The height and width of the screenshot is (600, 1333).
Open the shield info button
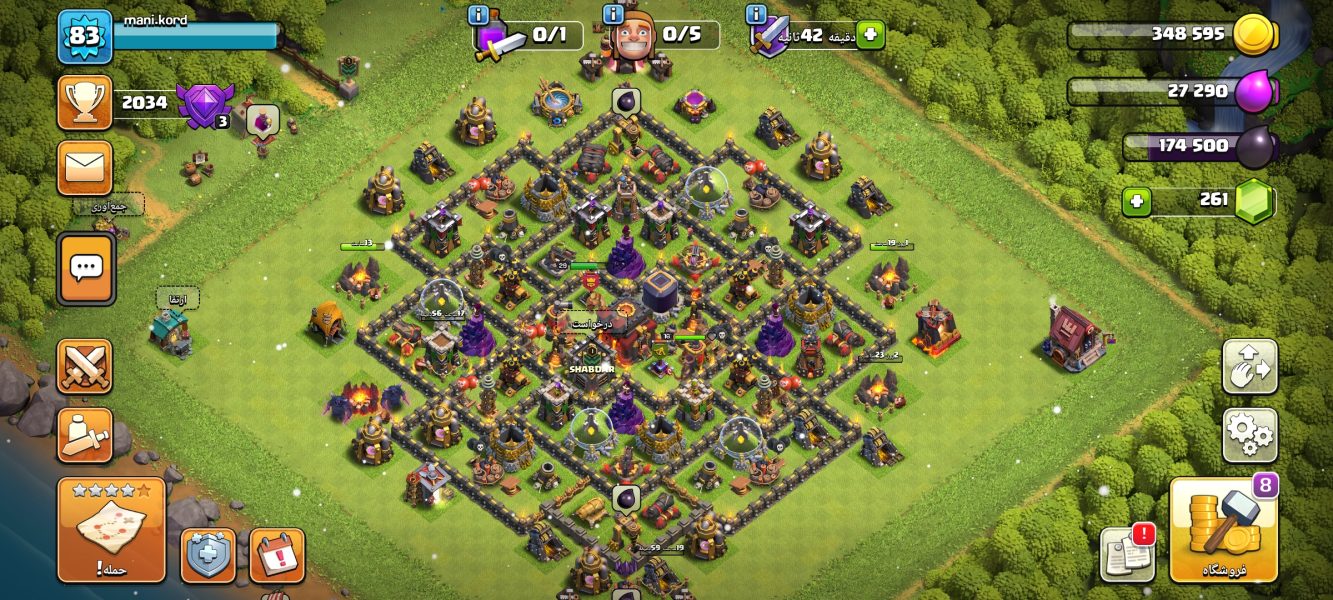(x=208, y=556)
